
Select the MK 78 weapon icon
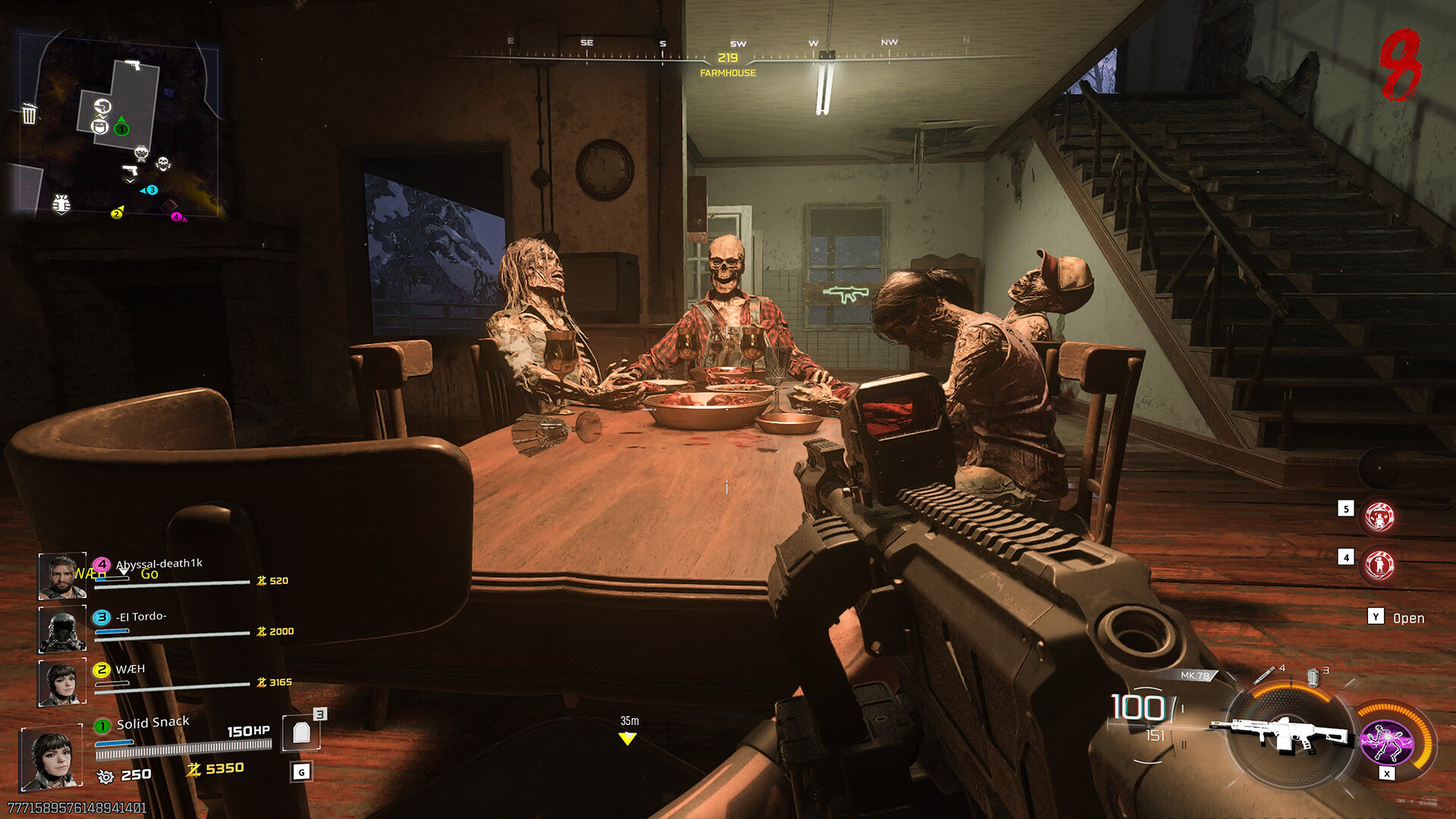[x=1282, y=734]
